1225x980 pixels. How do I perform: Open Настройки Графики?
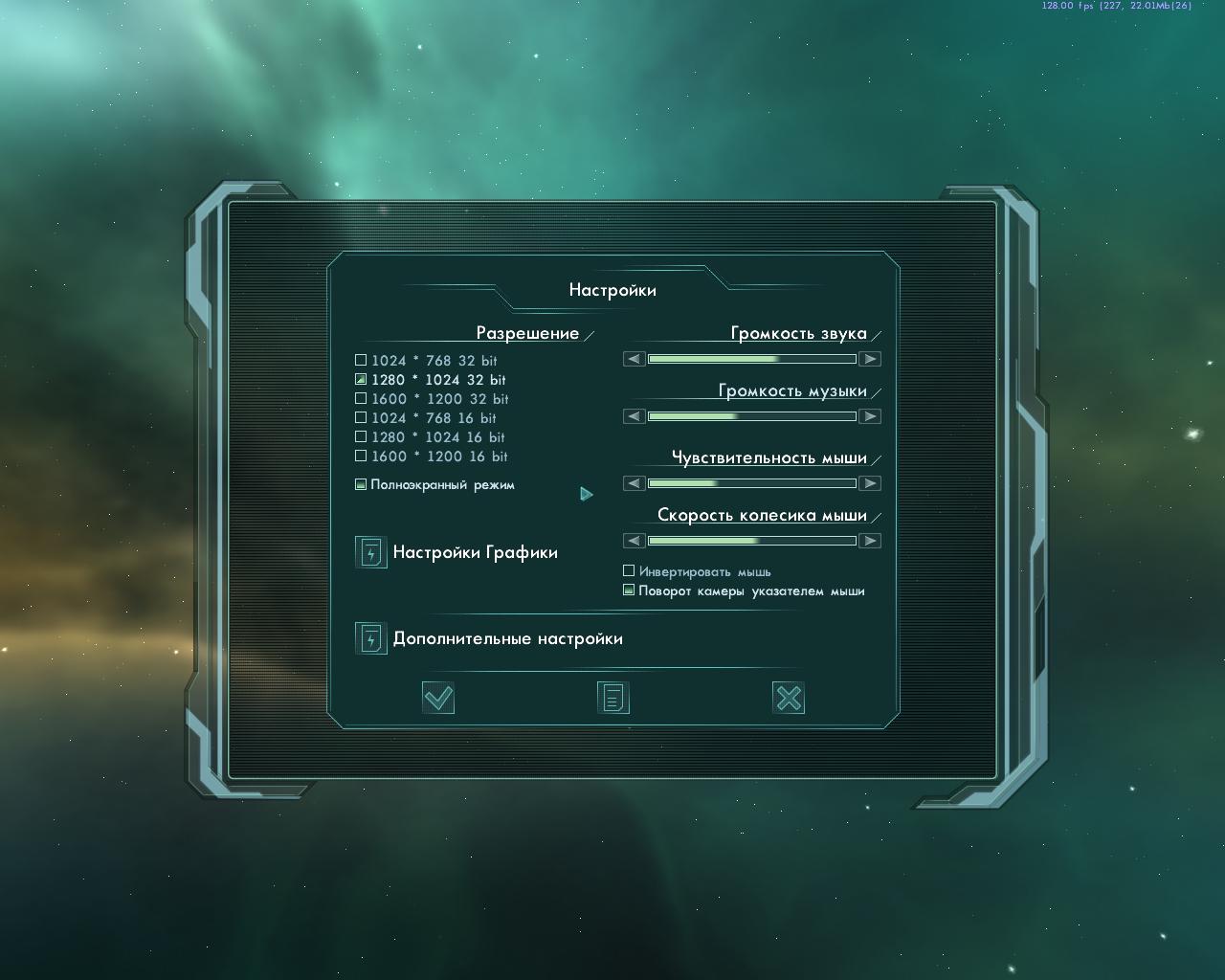pyautogui.click(x=371, y=552)
